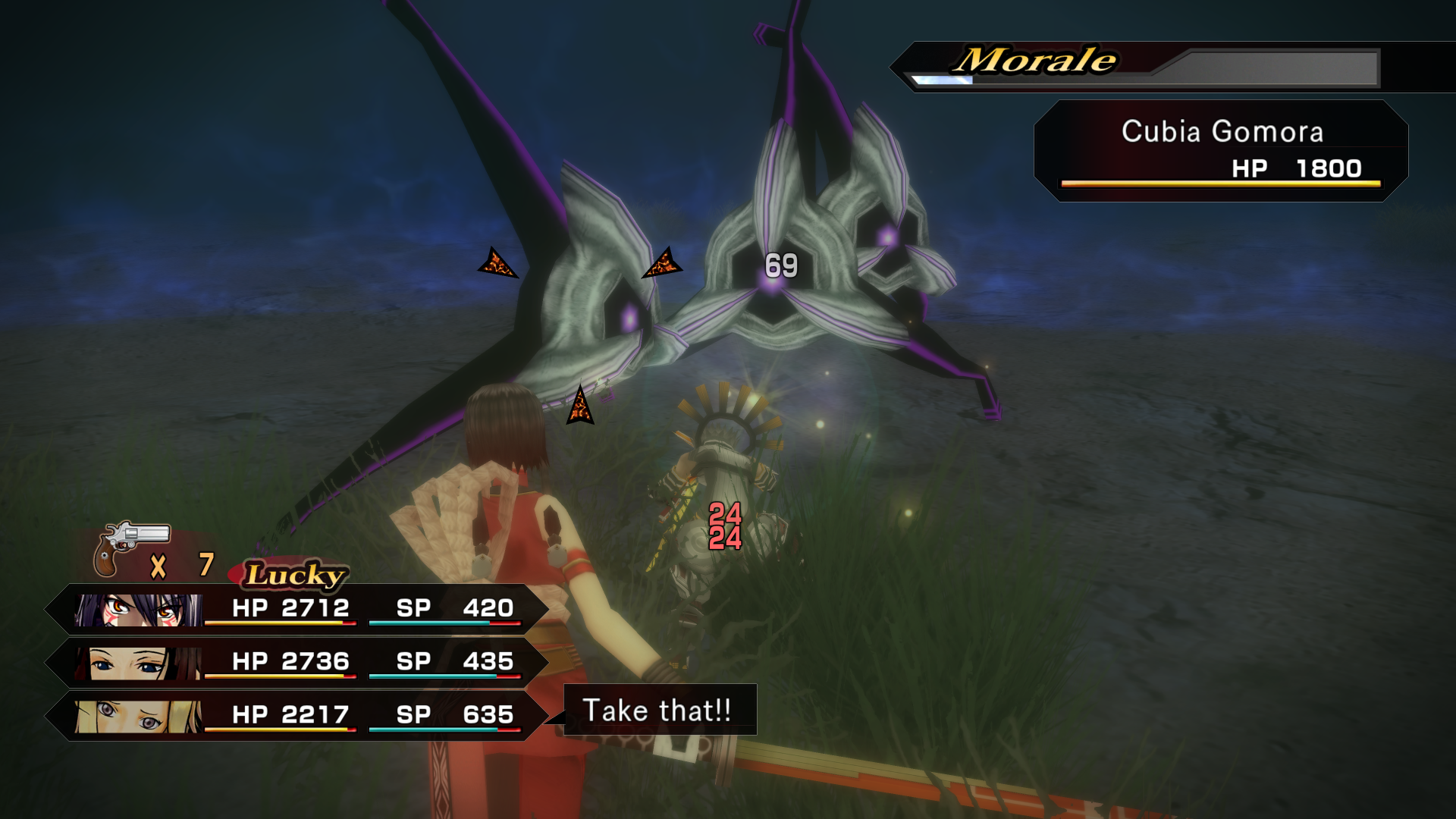Screen dimensions: 1456x819
Task: Select the dark-haired party member portrait
Action: (138, 663)
